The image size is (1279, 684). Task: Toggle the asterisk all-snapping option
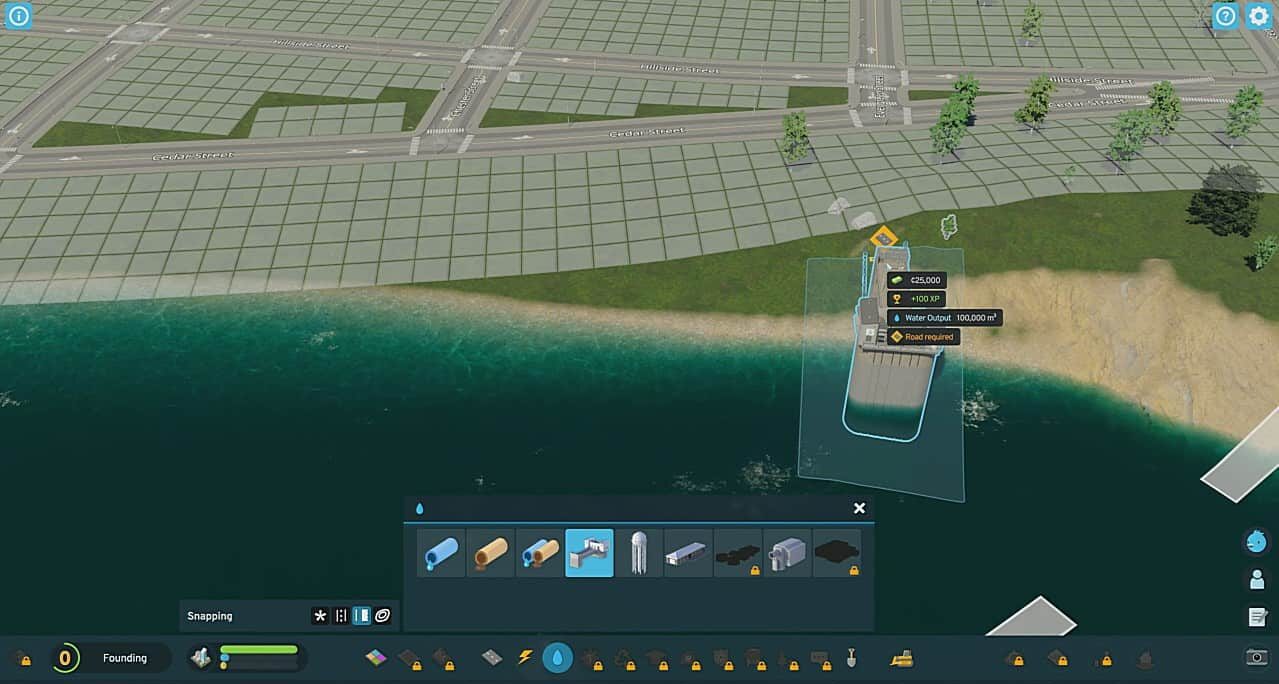click(320, 616)
